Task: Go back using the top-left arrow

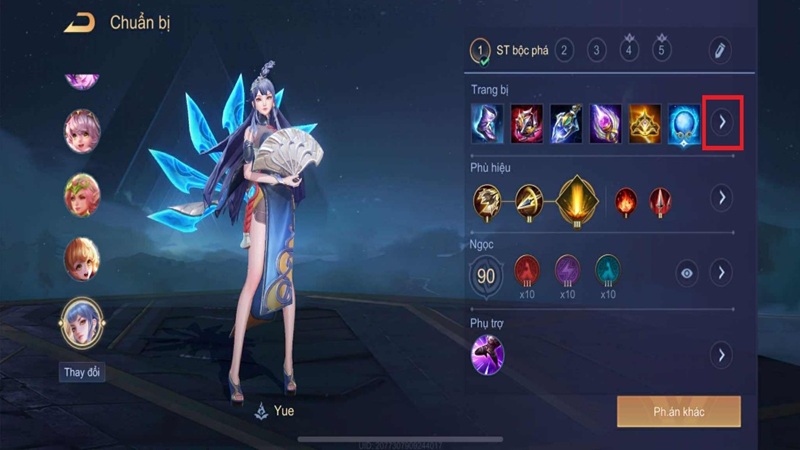Action: click(x=80, y=23)
